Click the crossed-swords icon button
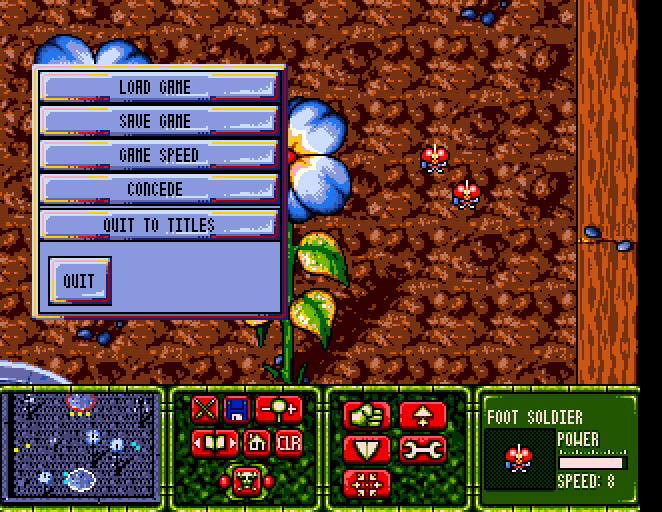 (x=205, y=409)
